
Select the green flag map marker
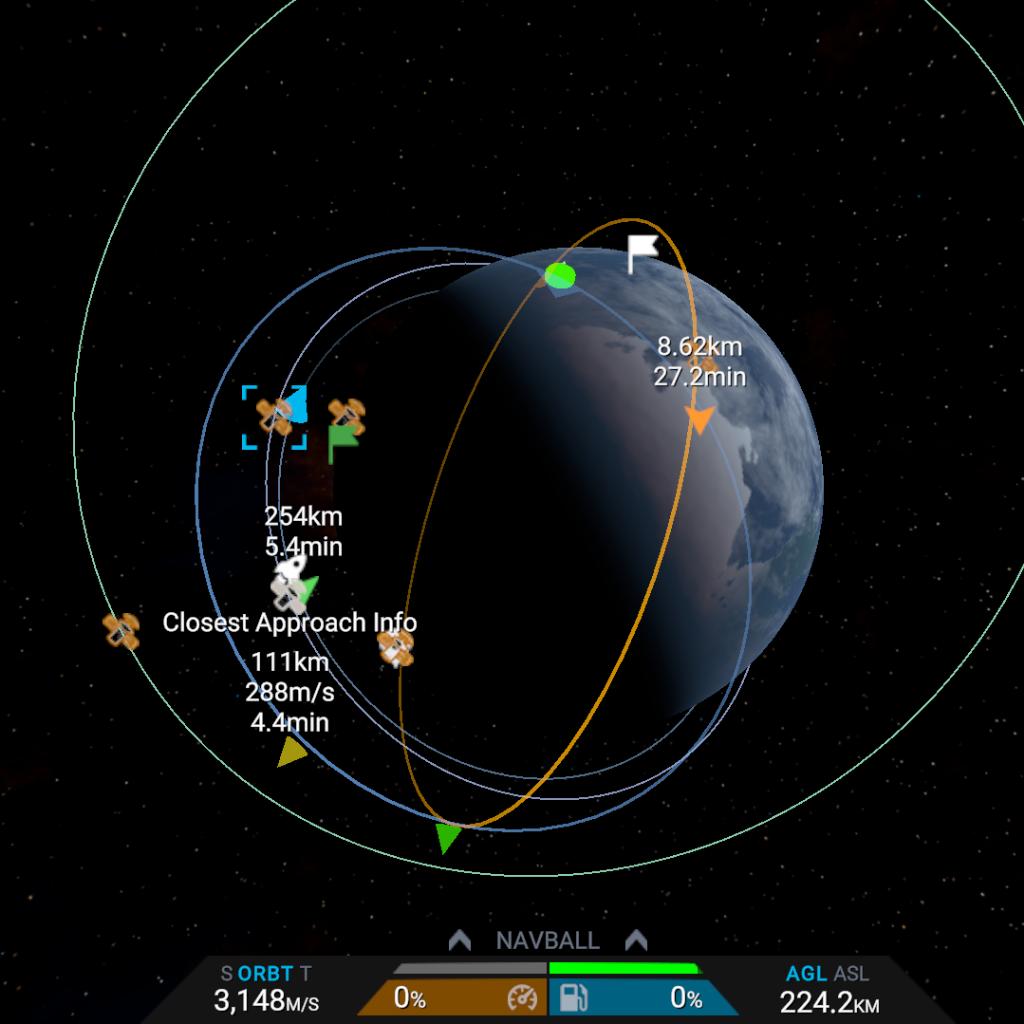tap(342, 443)
